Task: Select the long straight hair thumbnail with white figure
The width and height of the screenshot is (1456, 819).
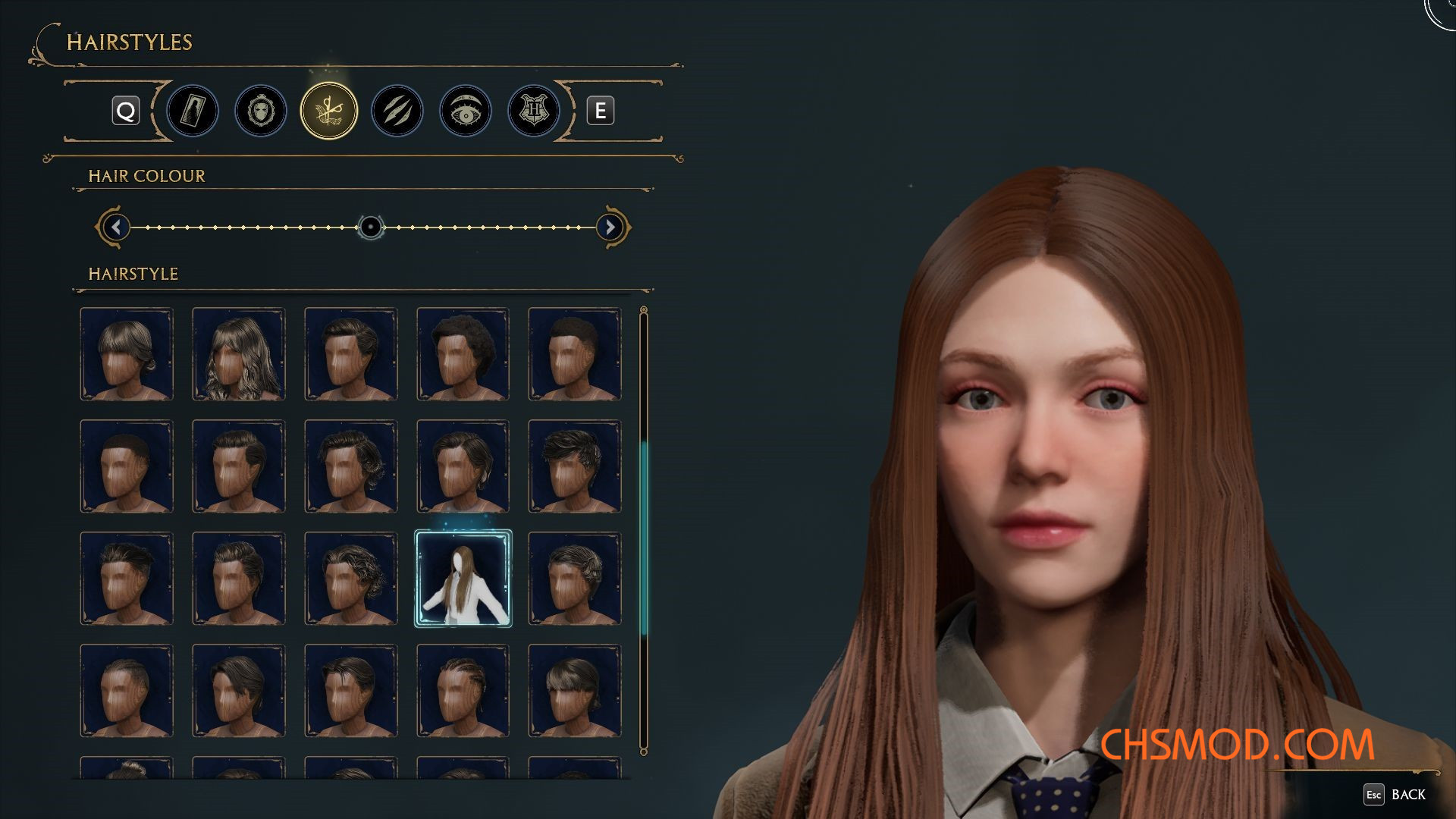Action: coord(463,579)
